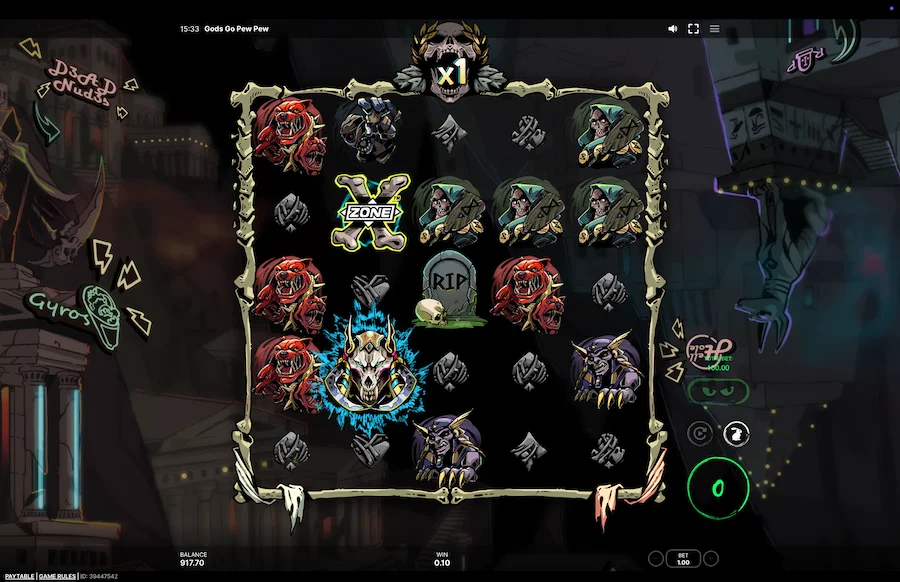Mute the game sound

pyautogui.click(x=672, y=29)
